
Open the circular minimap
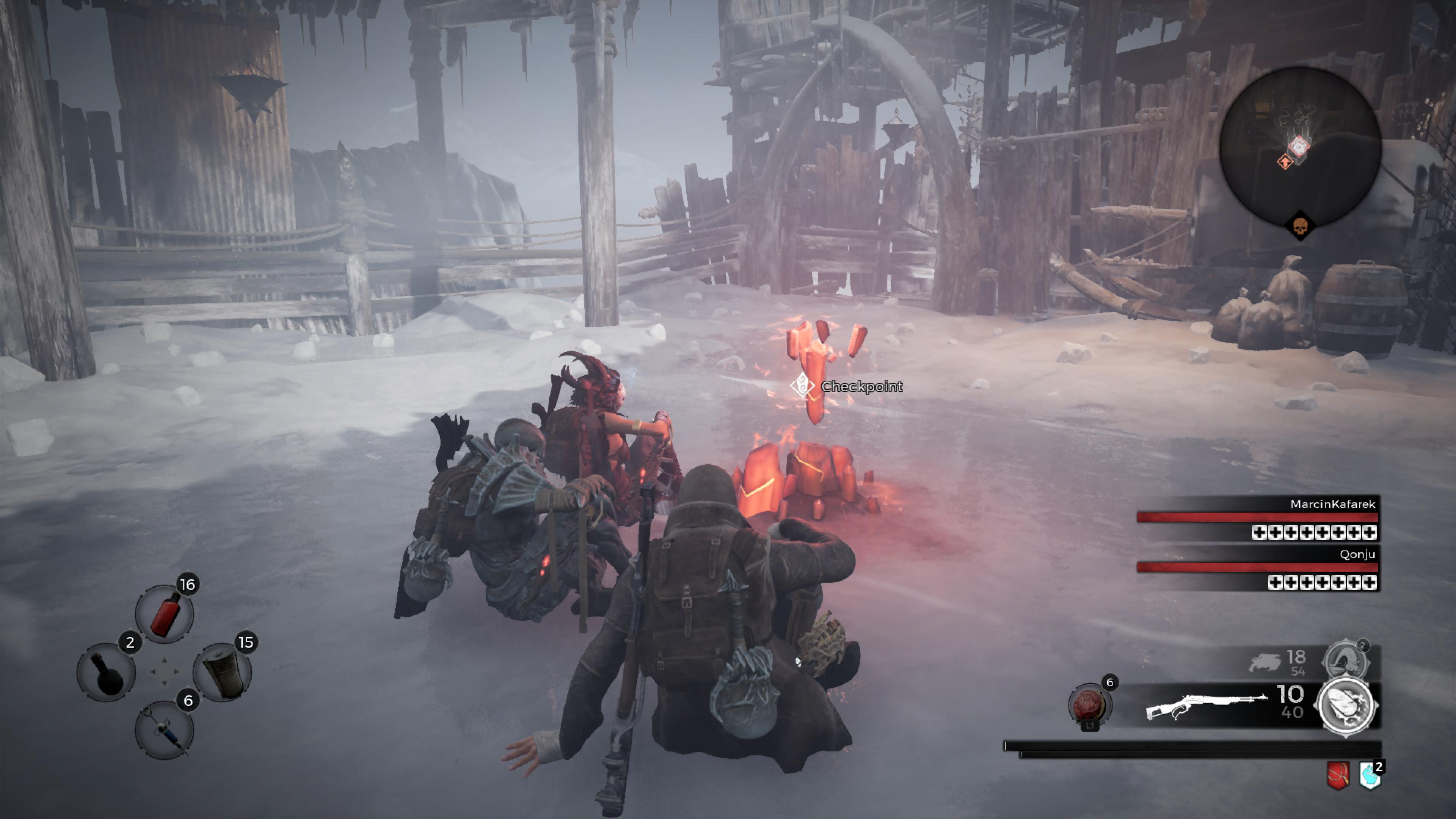coord(1300,146)
